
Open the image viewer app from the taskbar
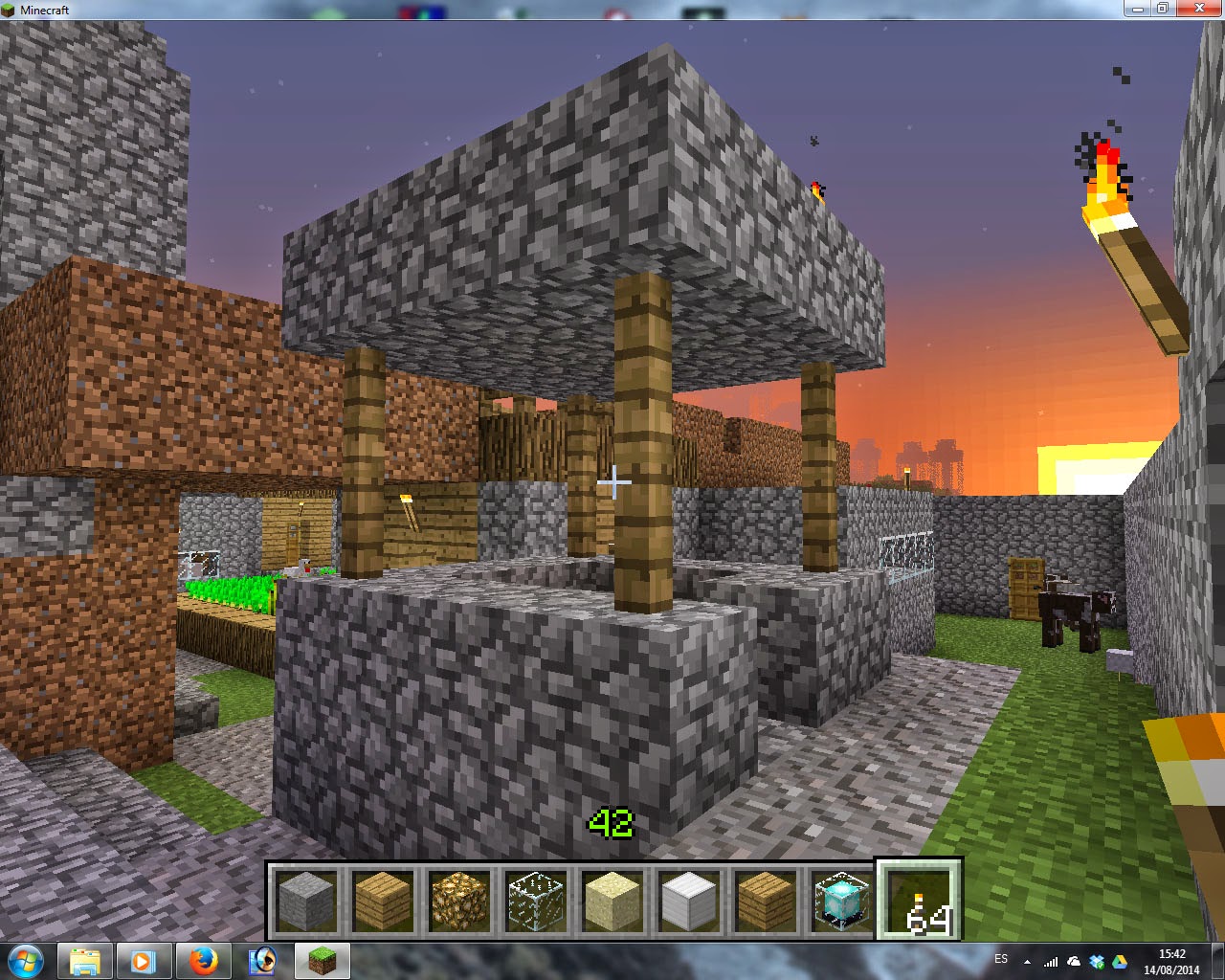(262, 961)
